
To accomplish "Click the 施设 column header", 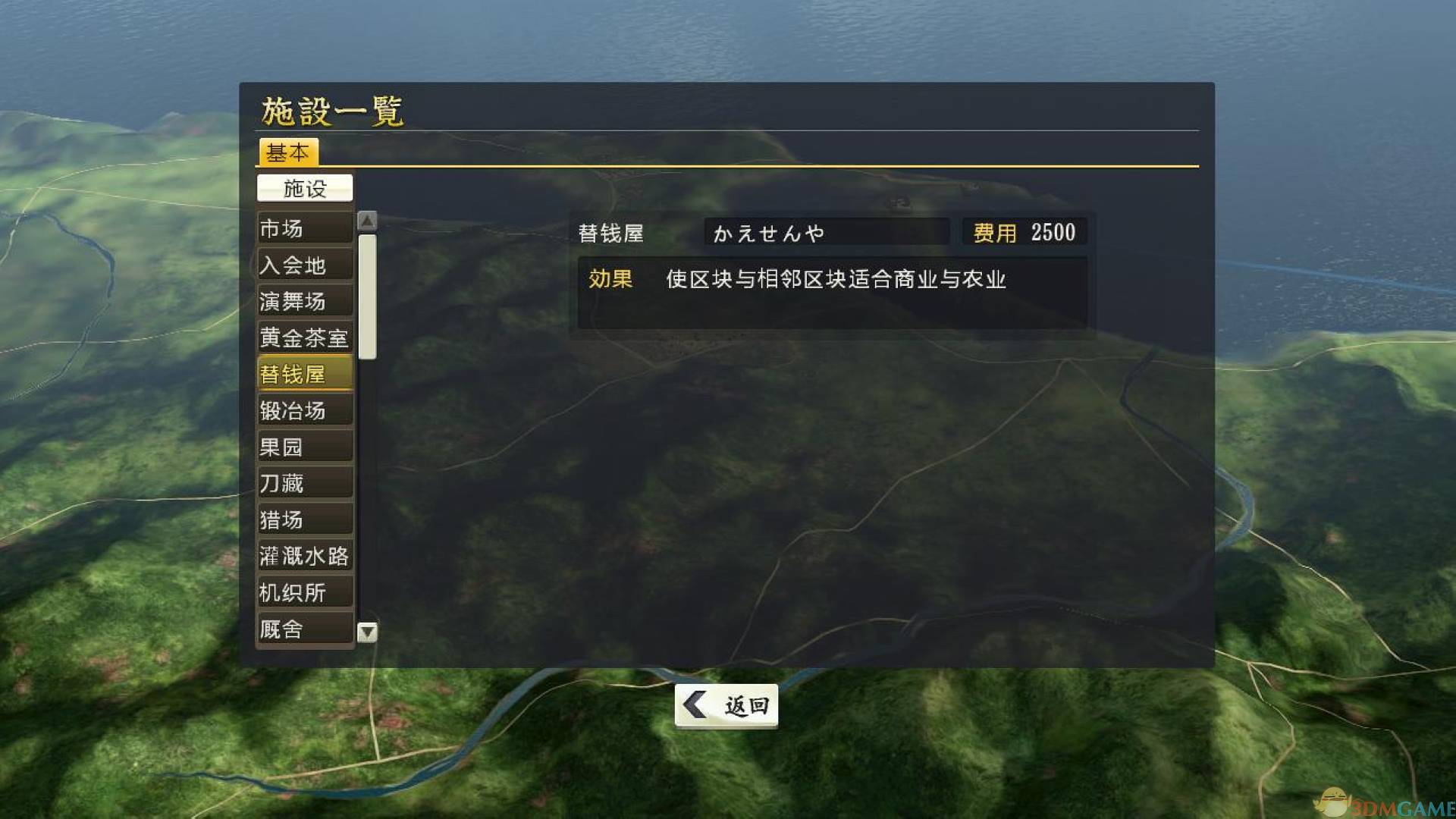I will (305, 188).
